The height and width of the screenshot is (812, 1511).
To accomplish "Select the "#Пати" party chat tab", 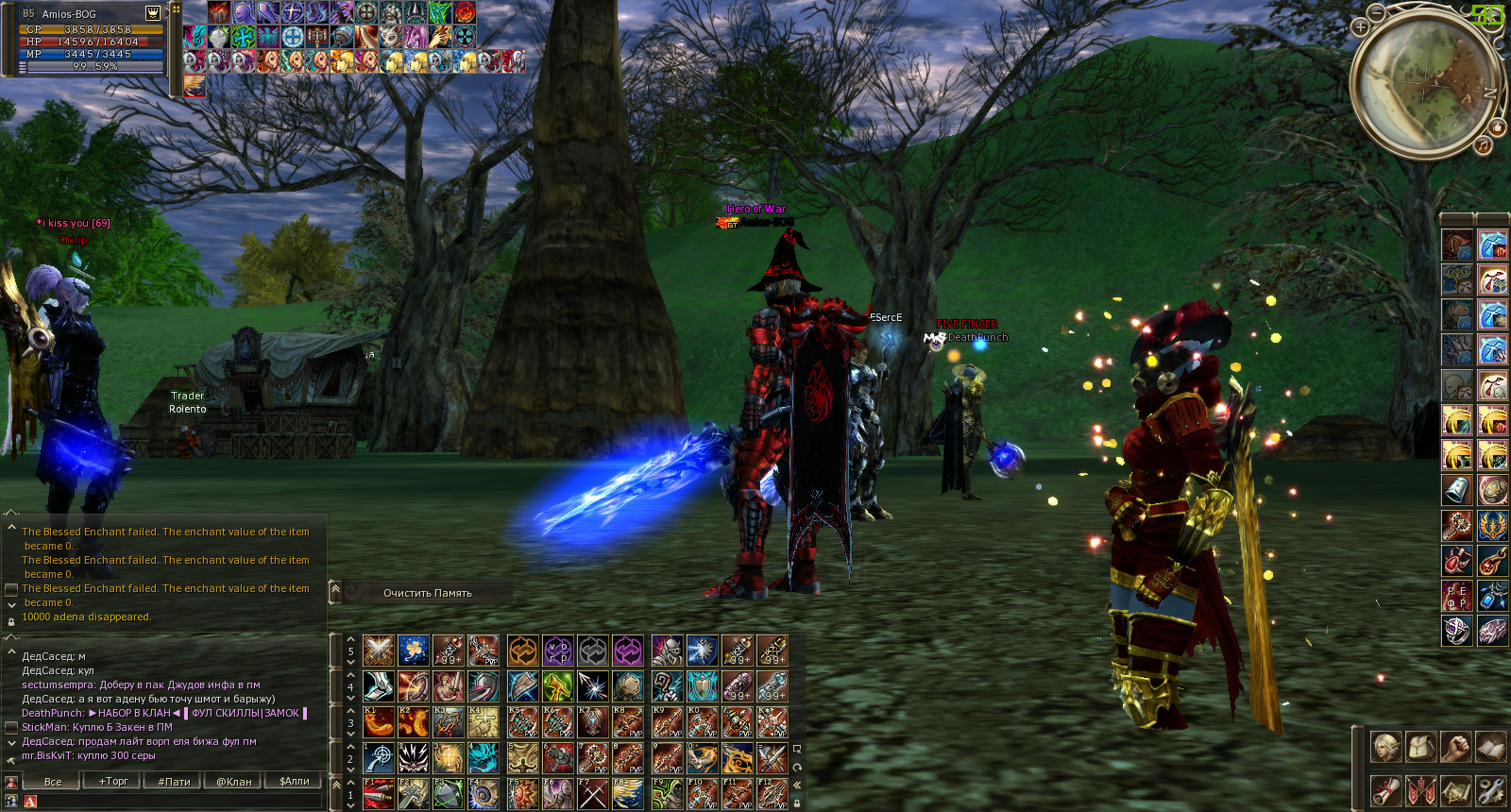I will point(174,781).
